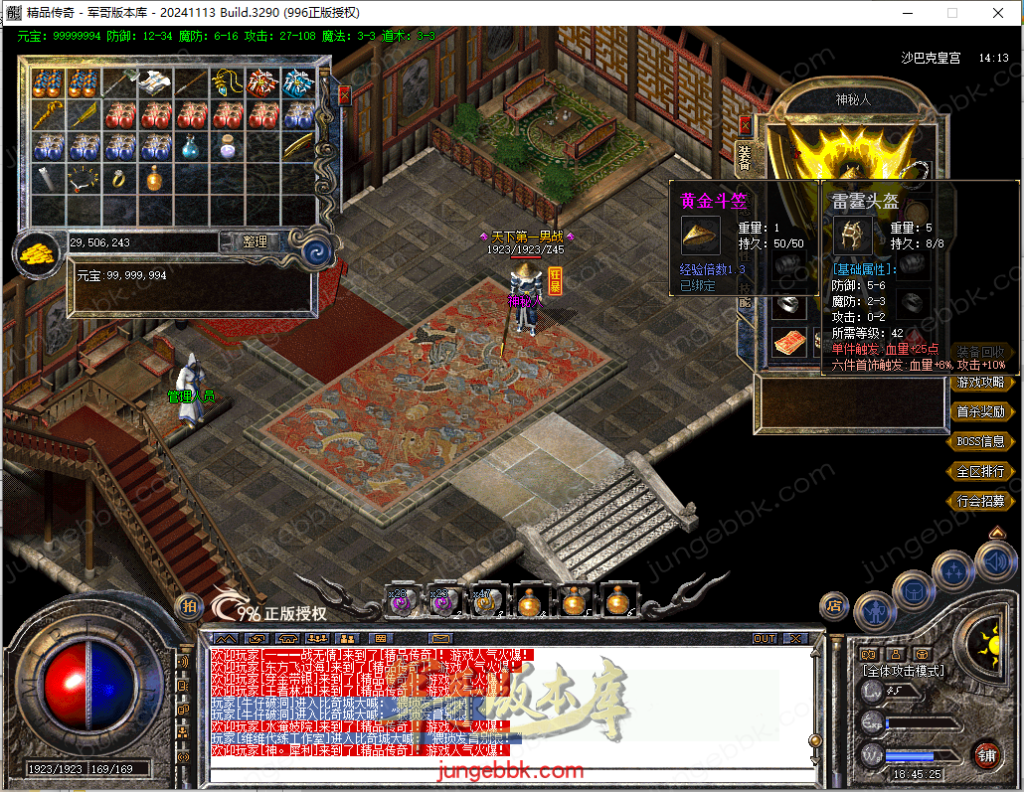Switch to the 装备 equipment tab

[744, 158]
